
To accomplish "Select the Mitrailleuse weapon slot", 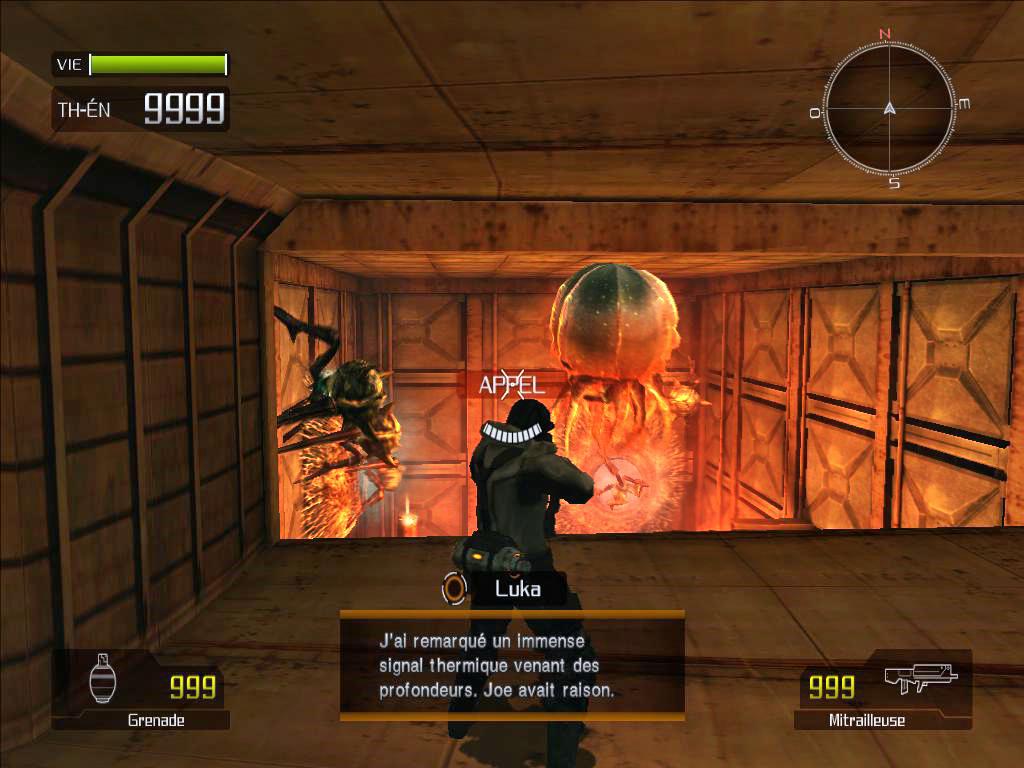I will pyautogui.click(x=883, y=689).
